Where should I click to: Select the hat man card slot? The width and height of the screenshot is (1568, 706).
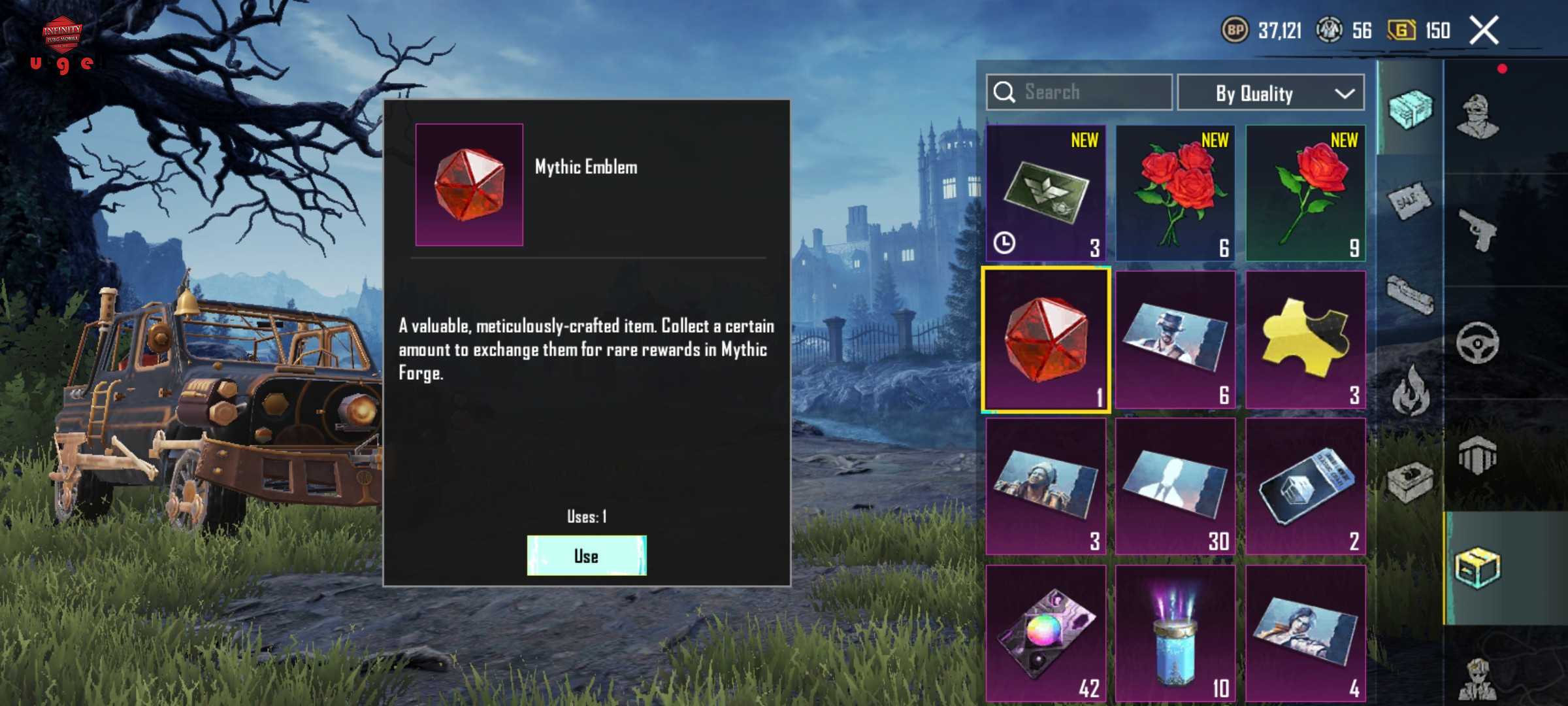[x=1175, y=339]
